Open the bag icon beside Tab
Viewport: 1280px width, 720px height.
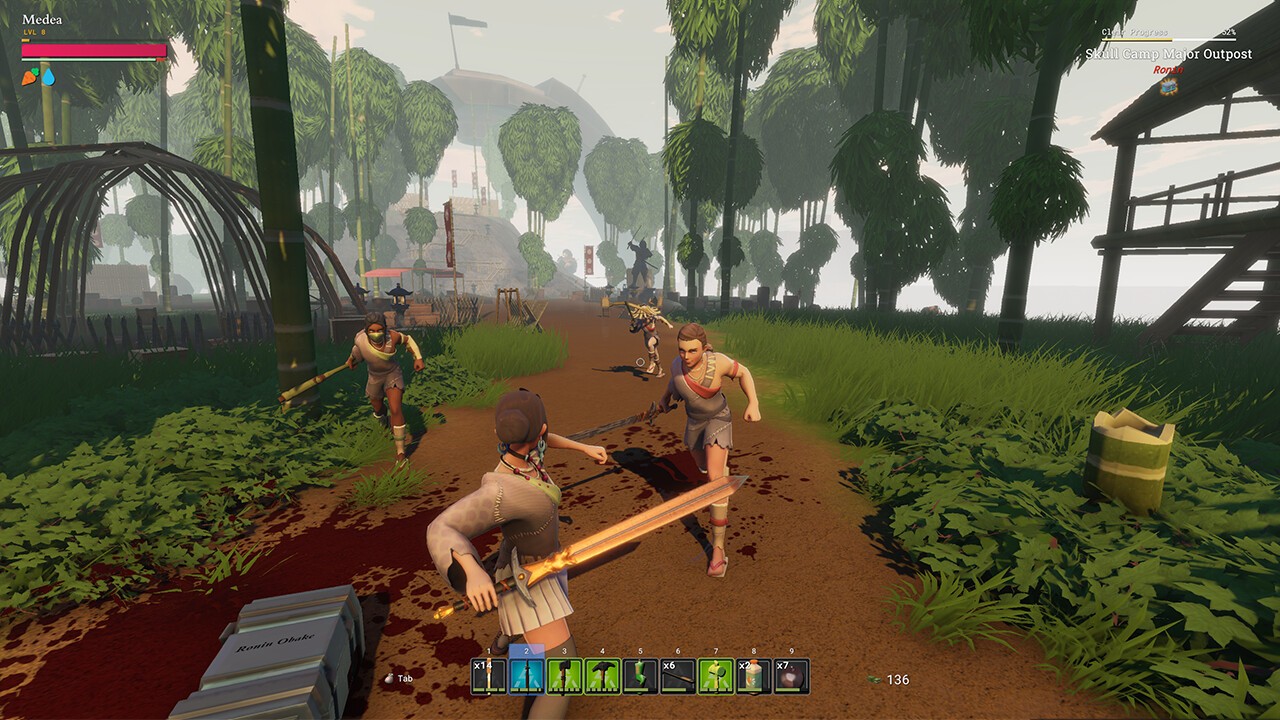pos(389,678)
